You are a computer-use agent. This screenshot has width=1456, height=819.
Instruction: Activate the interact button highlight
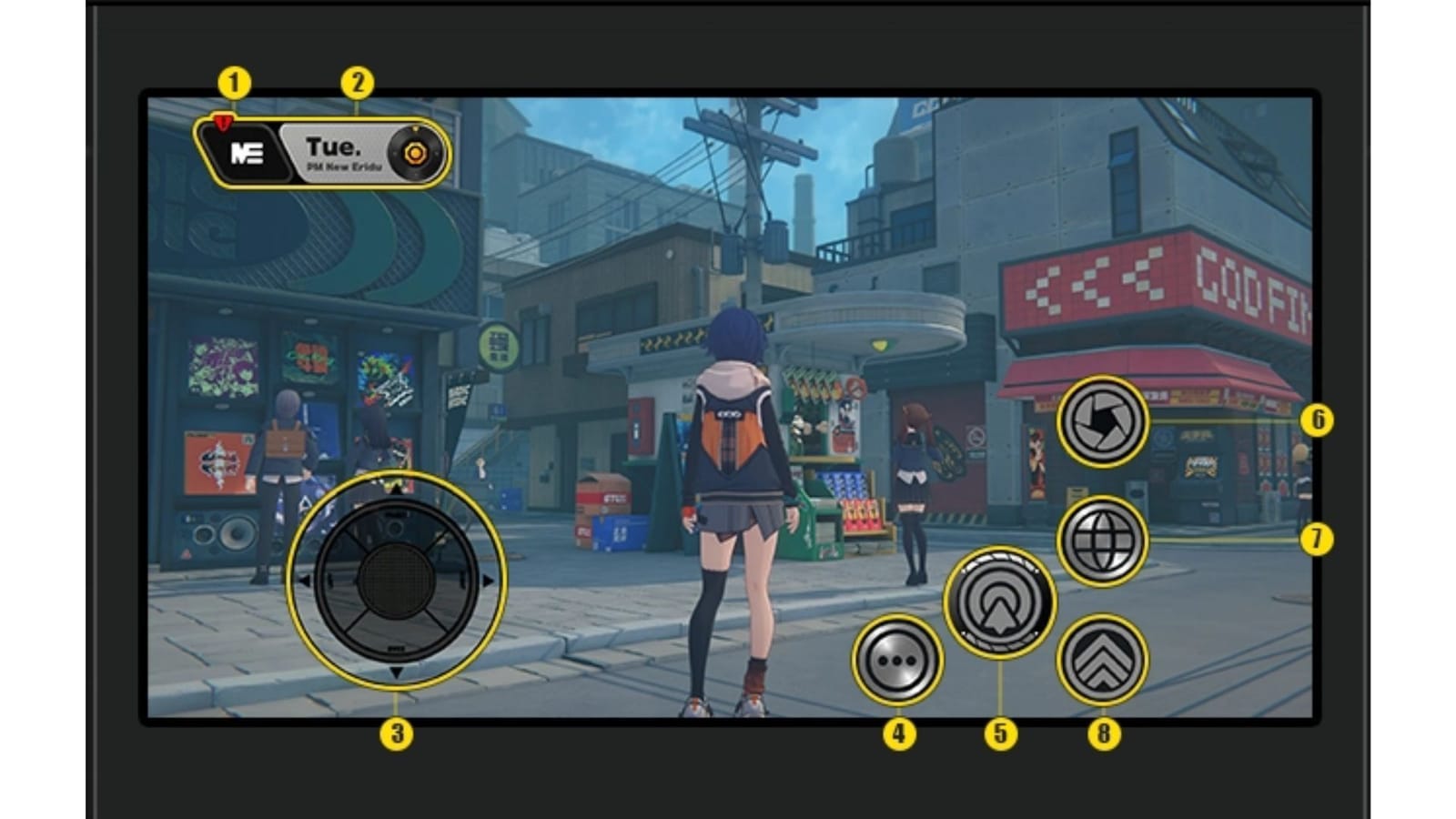(999, 601)
